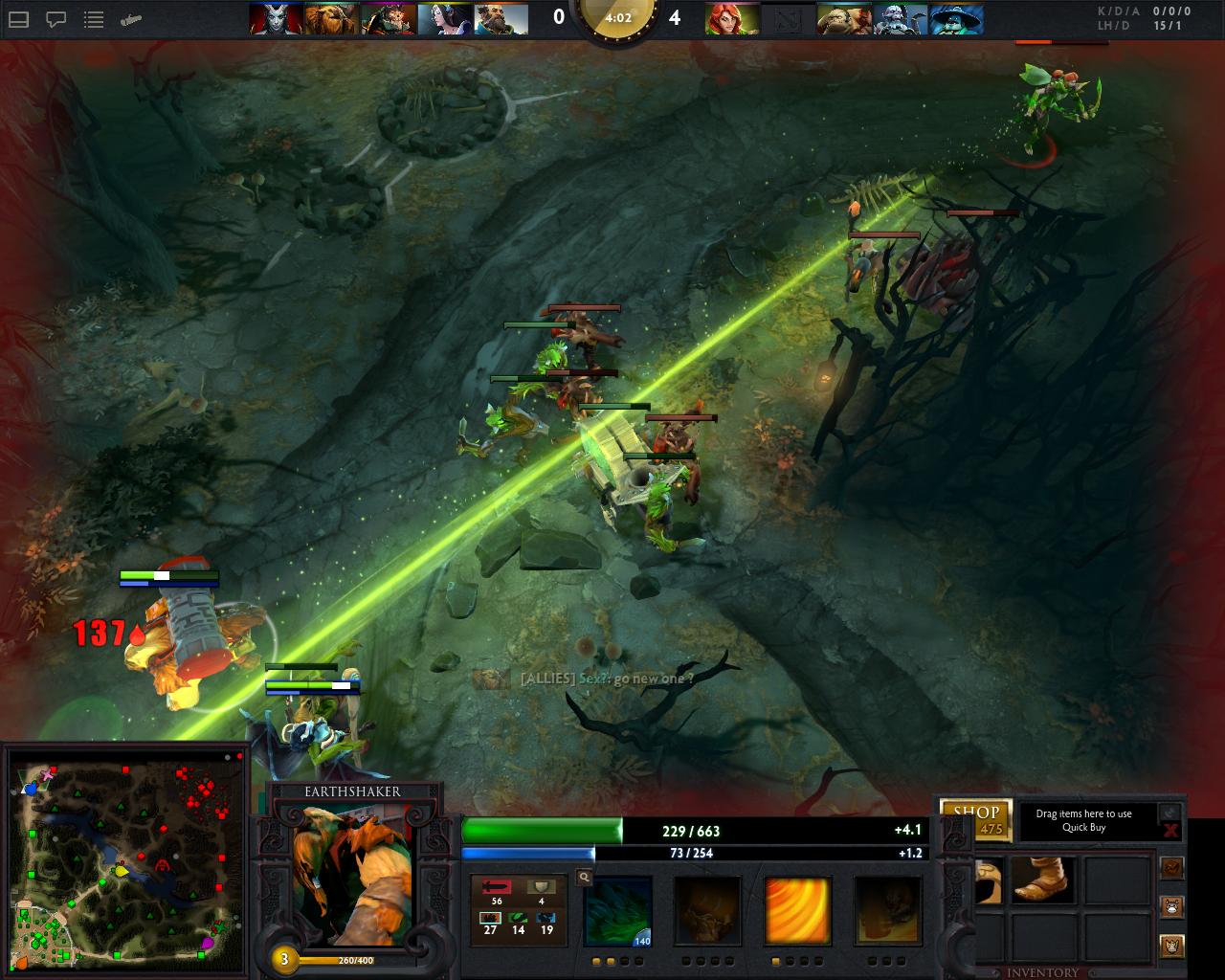
Task: Open the main menu dashboard button
Action: [x=19, y=18]
